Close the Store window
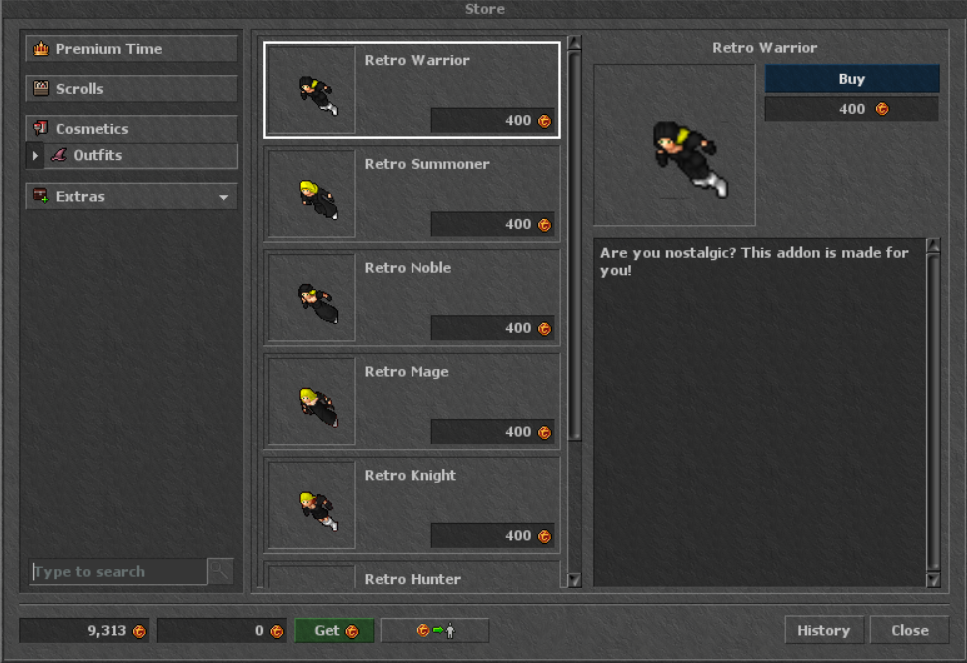Image resolution: width=967 pixels, height=663 pixels. pyautogui.click(x=910, y=631)
